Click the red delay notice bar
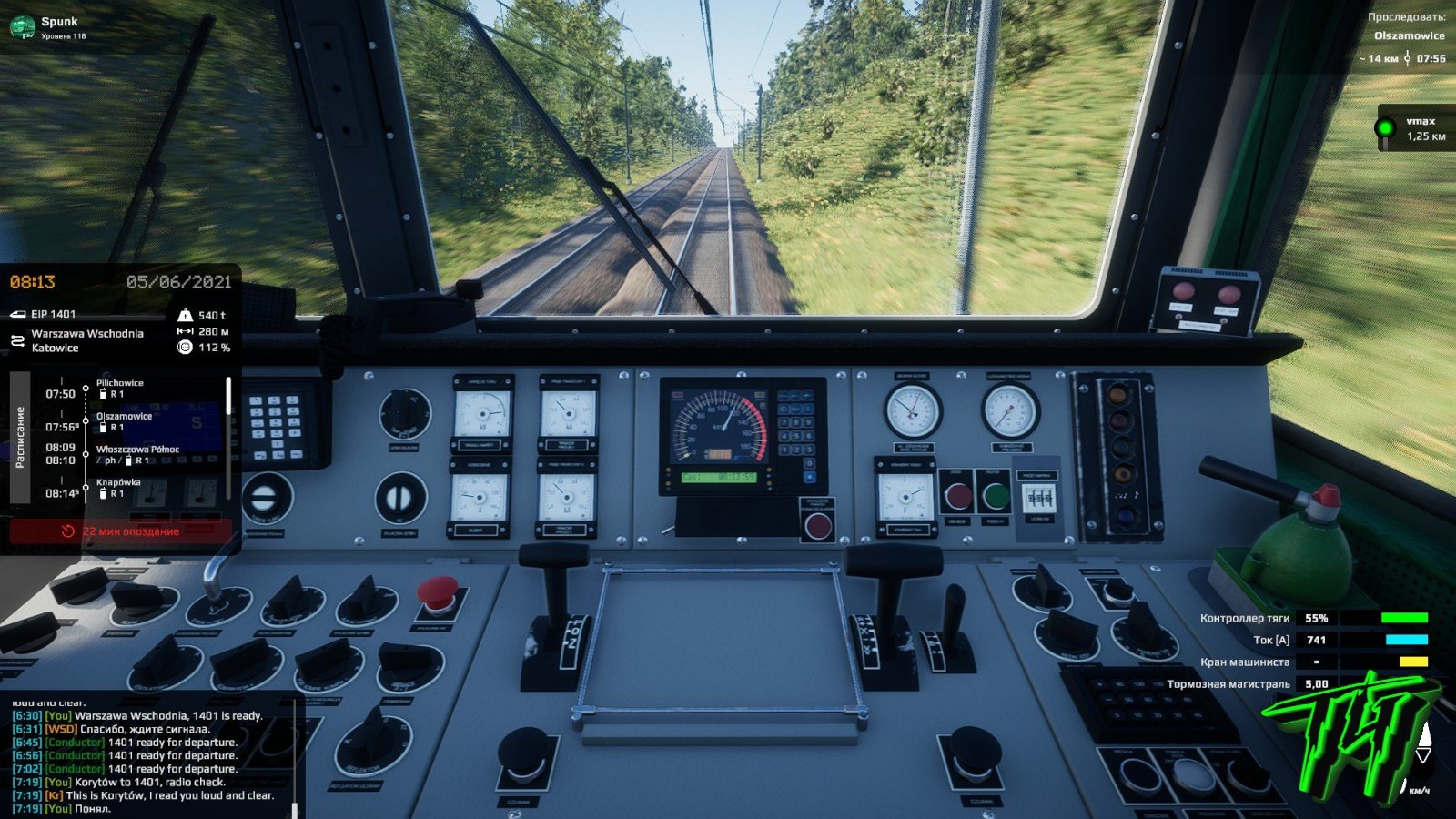Screen dimensions: 1456x819 point(120,531)
